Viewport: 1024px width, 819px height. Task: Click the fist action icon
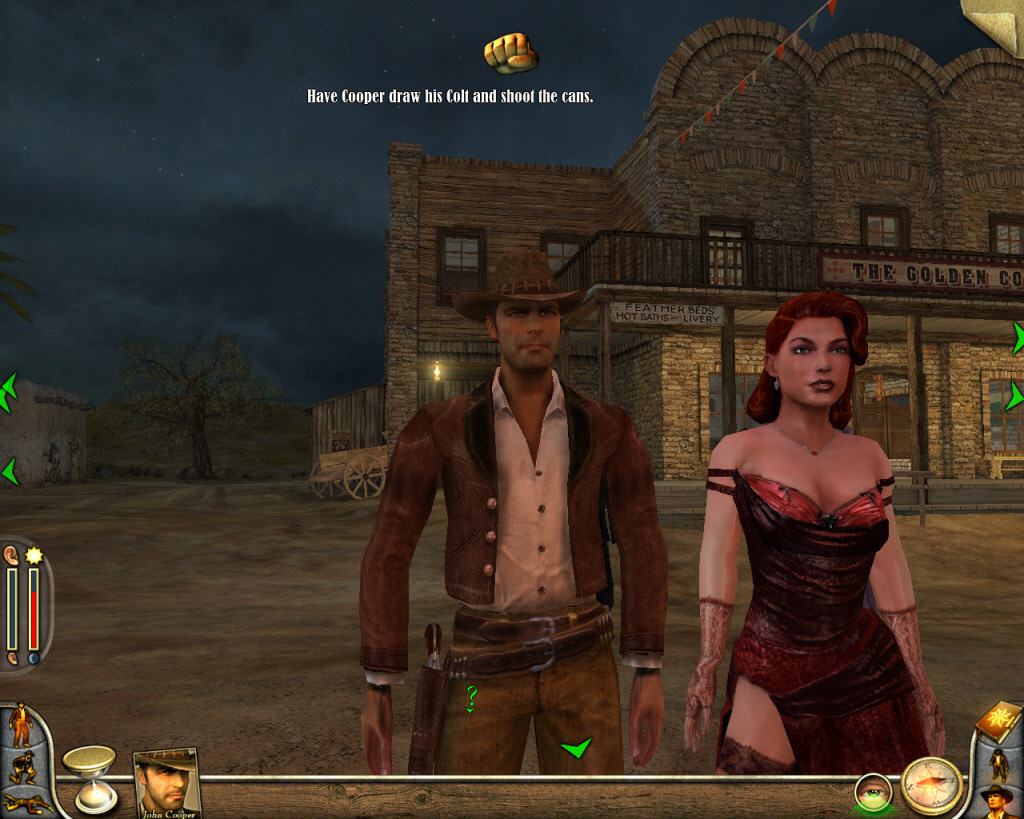pos(510,52)
